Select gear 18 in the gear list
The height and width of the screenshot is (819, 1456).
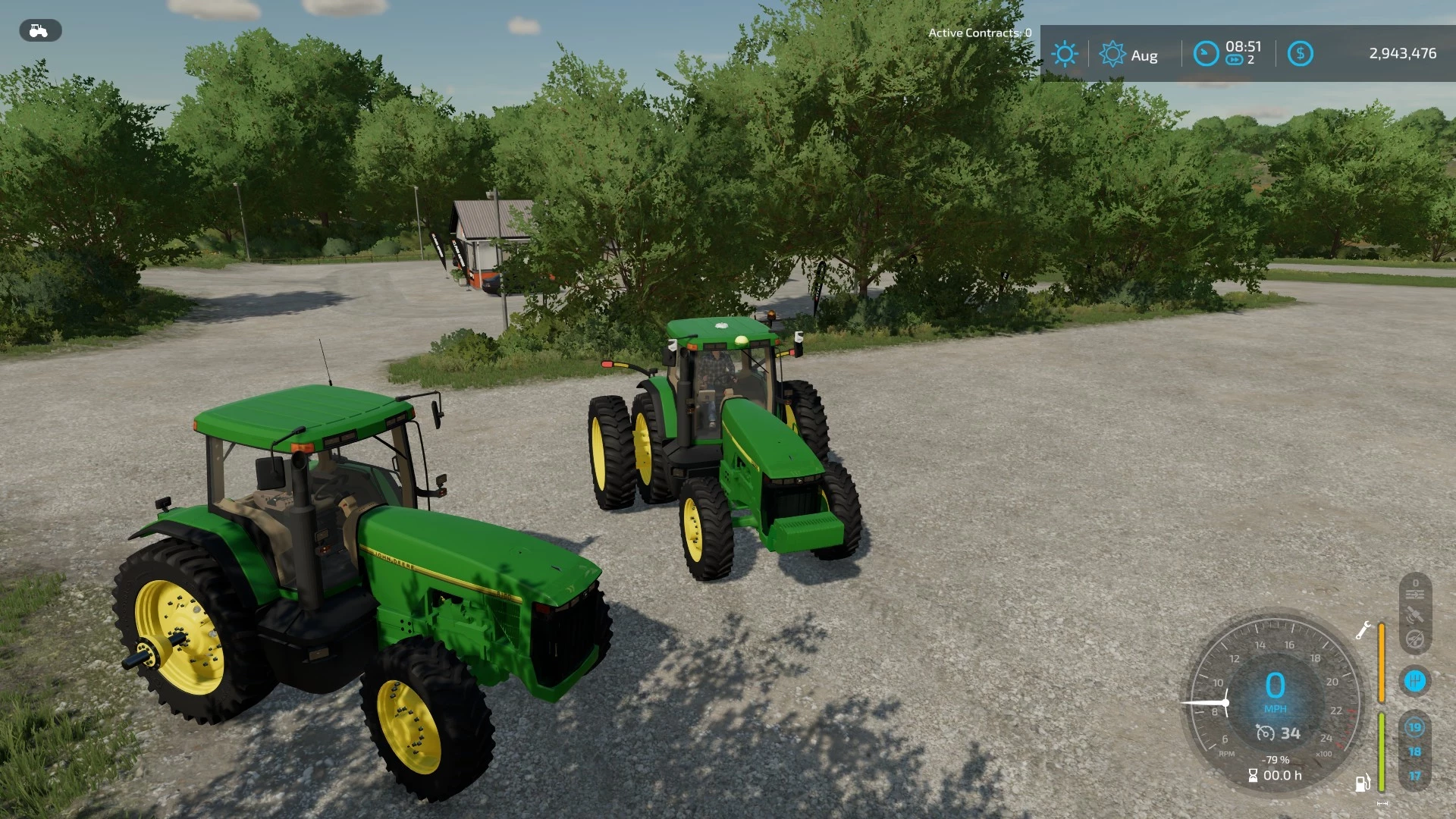(x=1415, y=751)
